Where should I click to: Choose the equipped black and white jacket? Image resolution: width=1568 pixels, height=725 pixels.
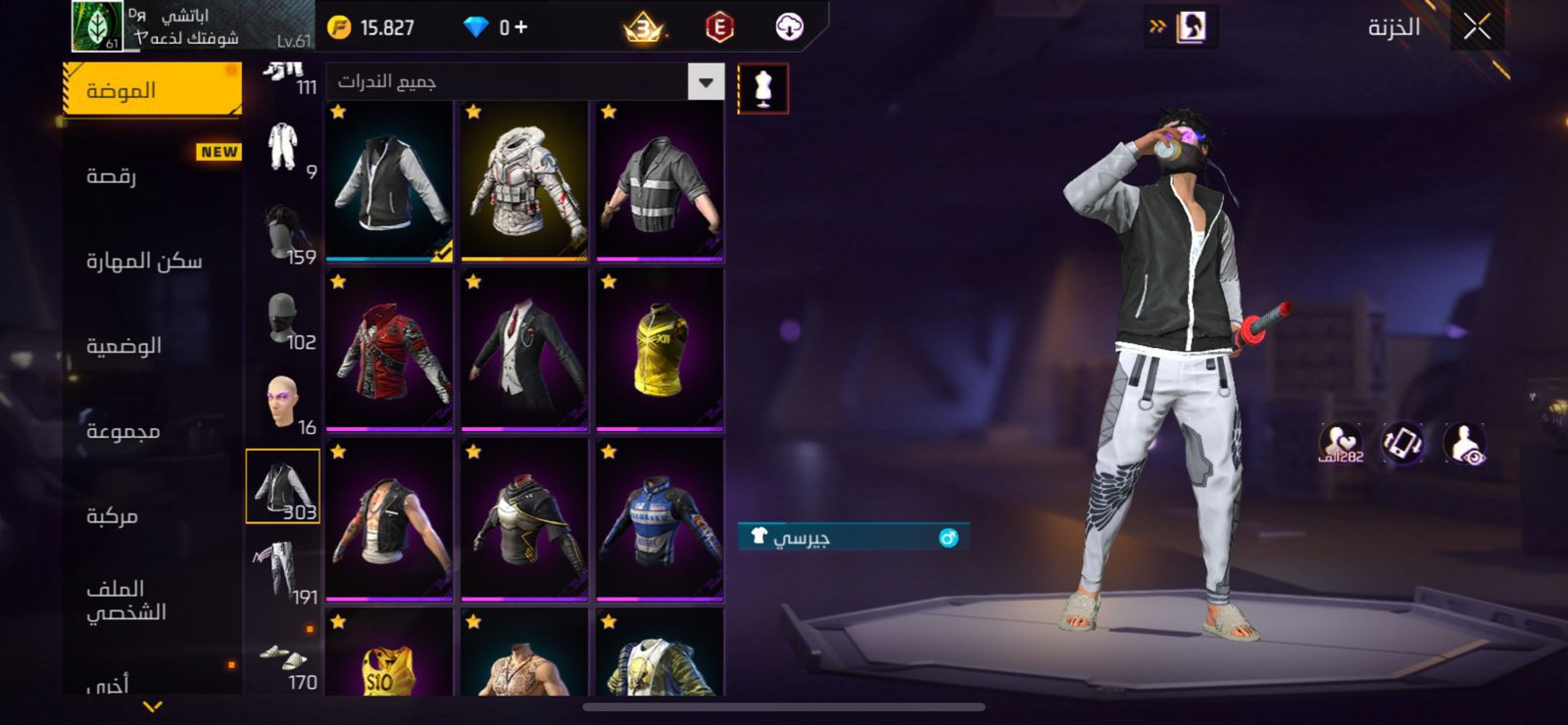[389, 183]
